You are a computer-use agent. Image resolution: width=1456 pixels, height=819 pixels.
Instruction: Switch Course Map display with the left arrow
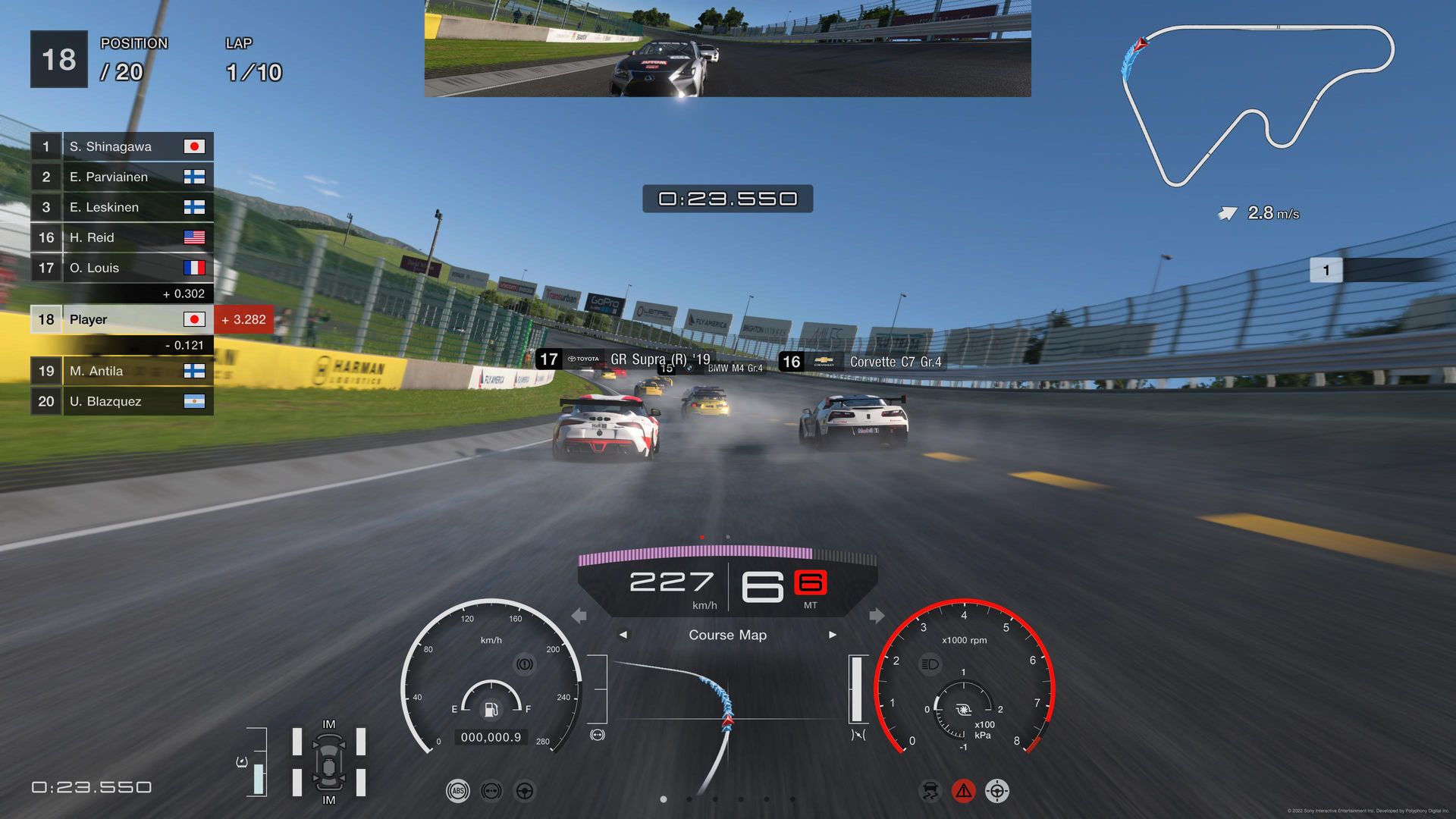[x=623, y=635]
